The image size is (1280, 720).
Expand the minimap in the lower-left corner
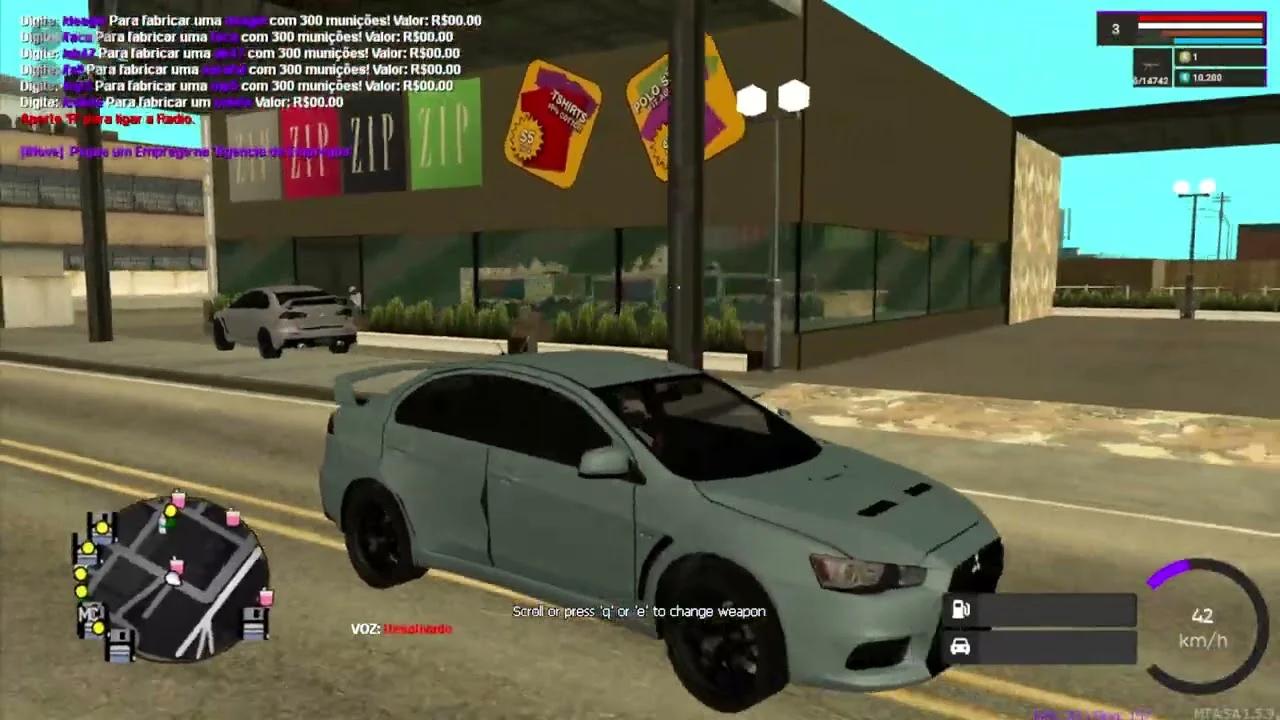tap(175, 580)
